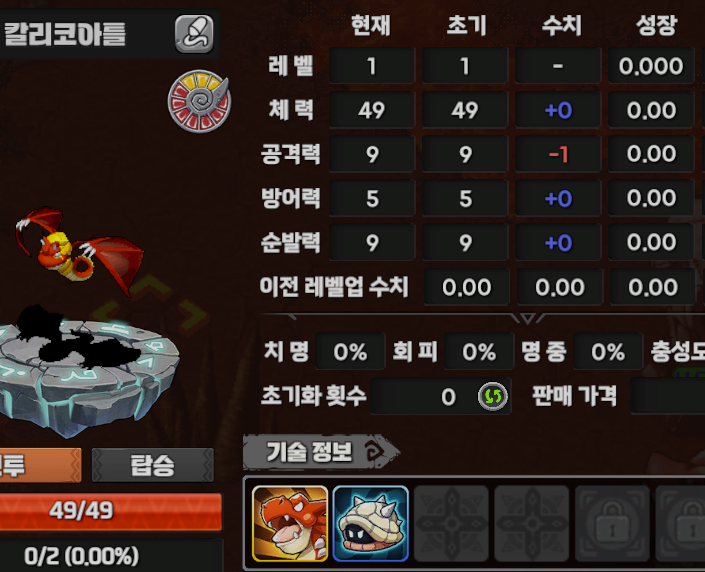The width and height of the screenshot is (705, 572).
Task: Select the orange 전투 tab
Action: pyautogui.click(x=40, y=465)
